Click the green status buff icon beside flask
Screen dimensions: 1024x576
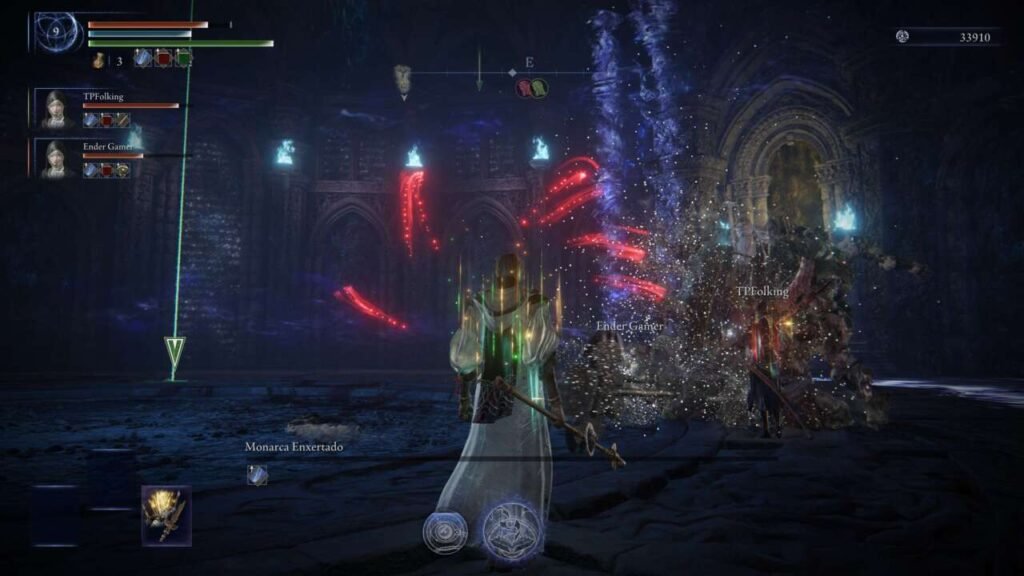183,59
